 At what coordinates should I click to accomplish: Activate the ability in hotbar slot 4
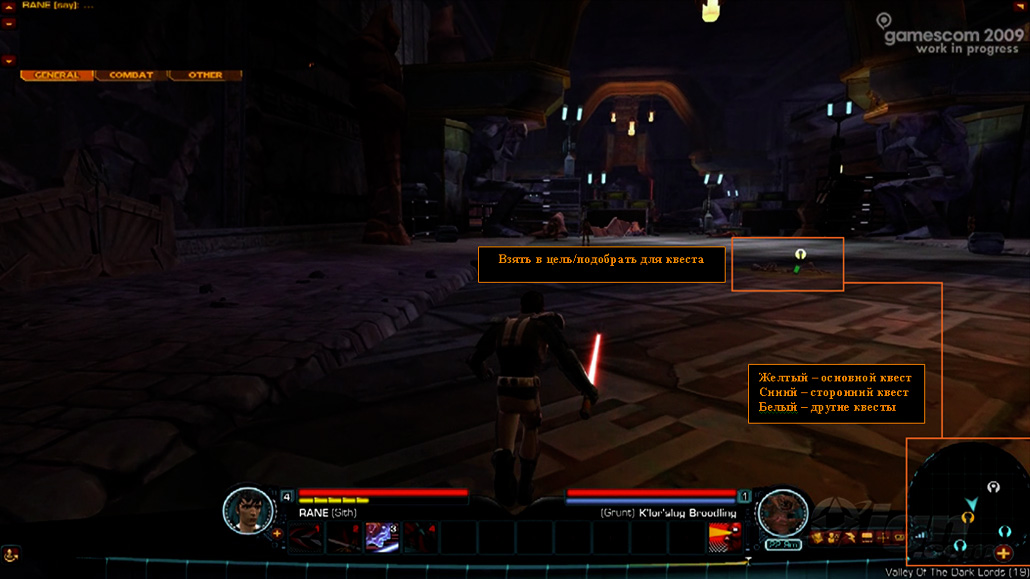click(x=420, y=537)
